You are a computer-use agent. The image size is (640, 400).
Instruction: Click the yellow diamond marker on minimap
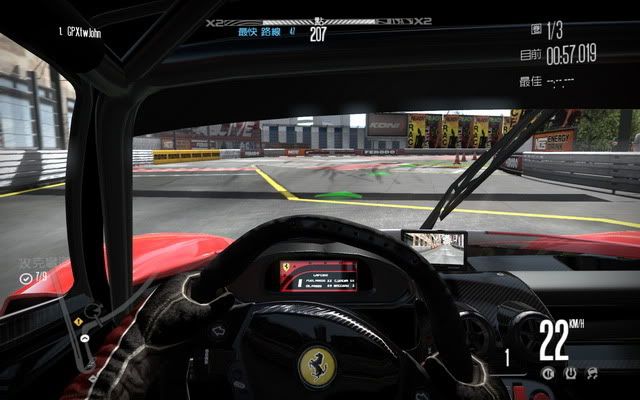pos(79,322)
